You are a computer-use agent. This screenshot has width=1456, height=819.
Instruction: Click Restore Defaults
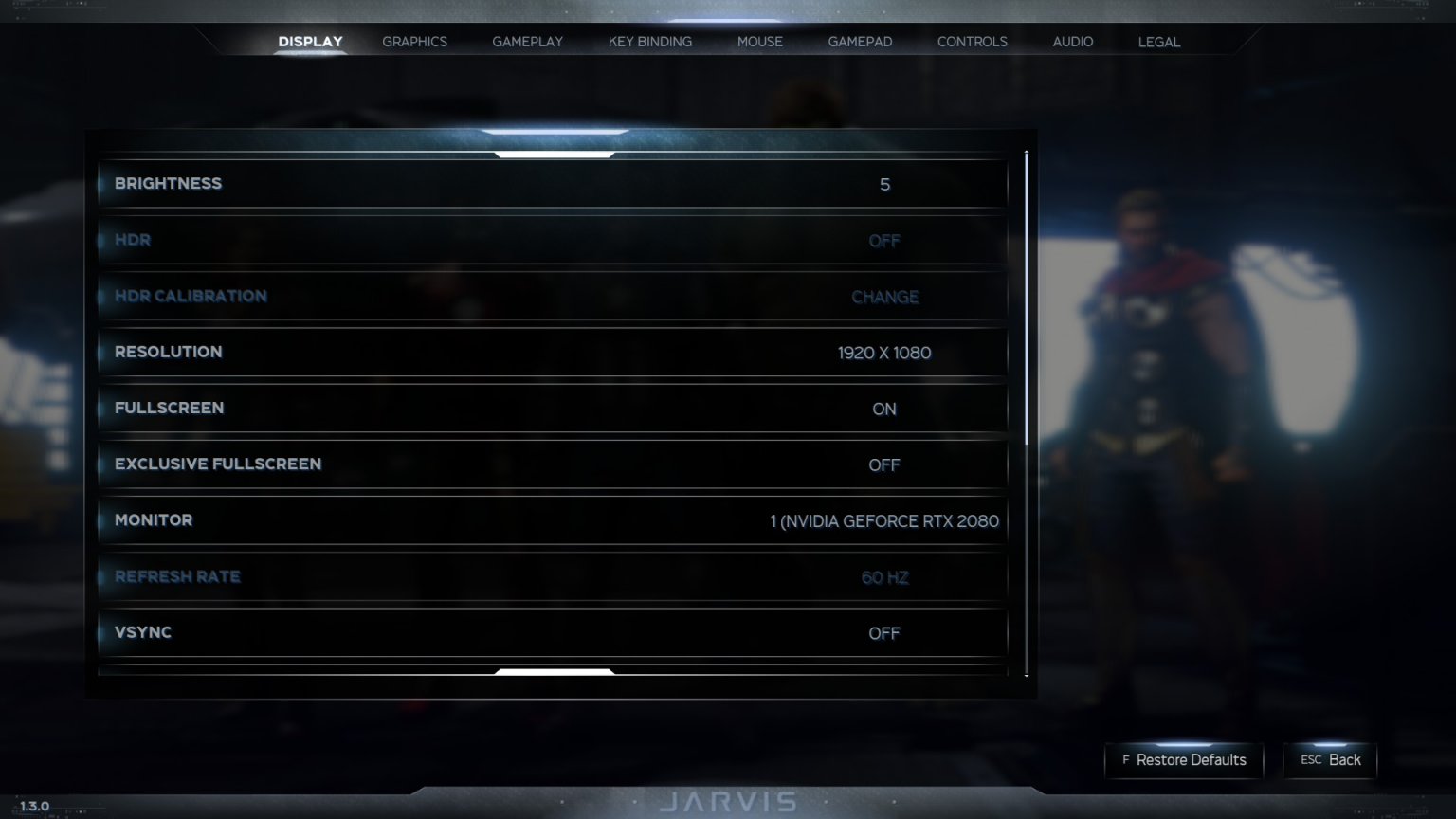(1183, 760)
